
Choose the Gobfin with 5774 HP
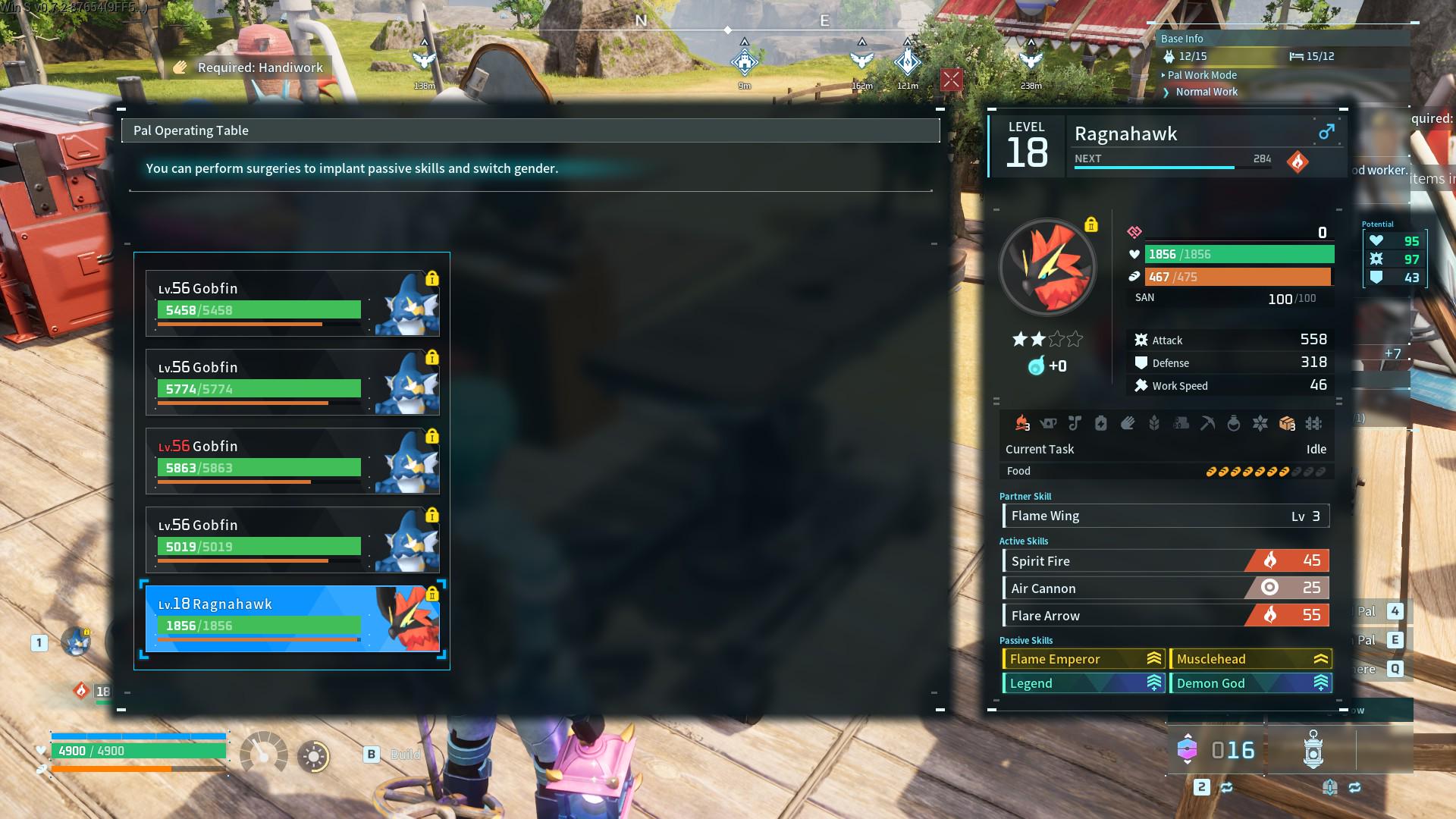[292, 382]
